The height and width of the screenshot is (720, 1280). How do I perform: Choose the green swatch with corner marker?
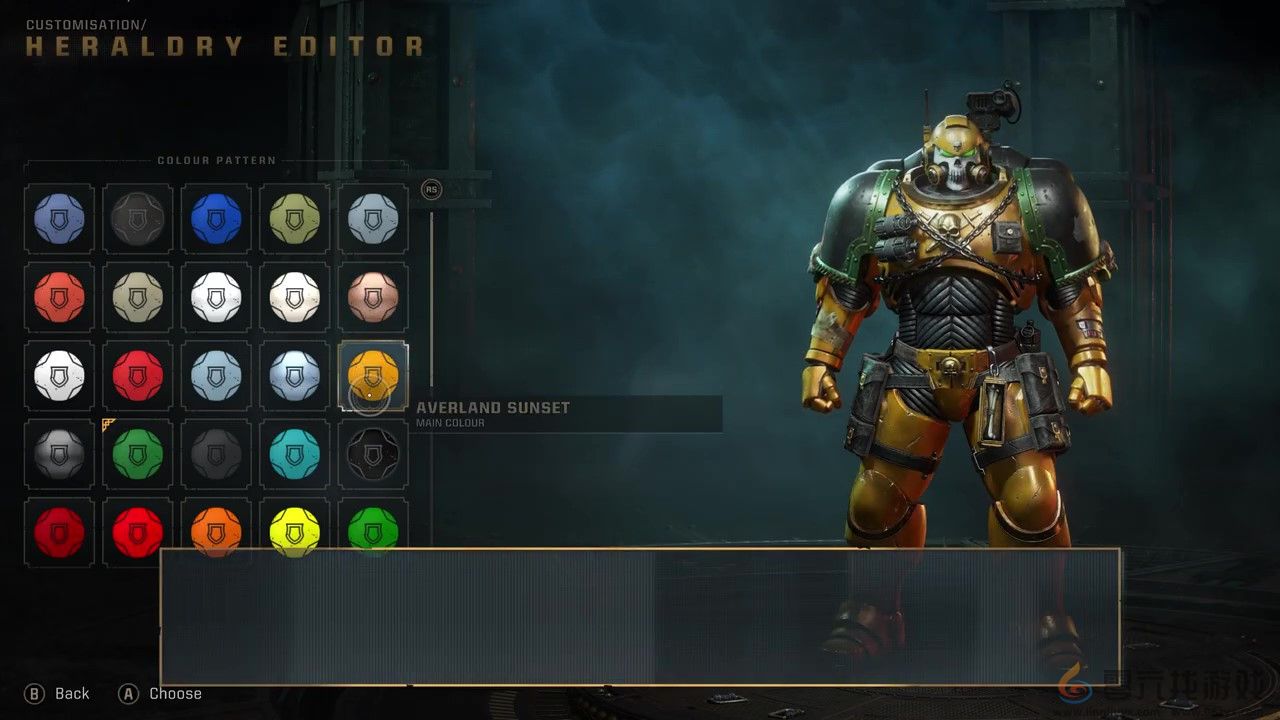pos(138,454)
